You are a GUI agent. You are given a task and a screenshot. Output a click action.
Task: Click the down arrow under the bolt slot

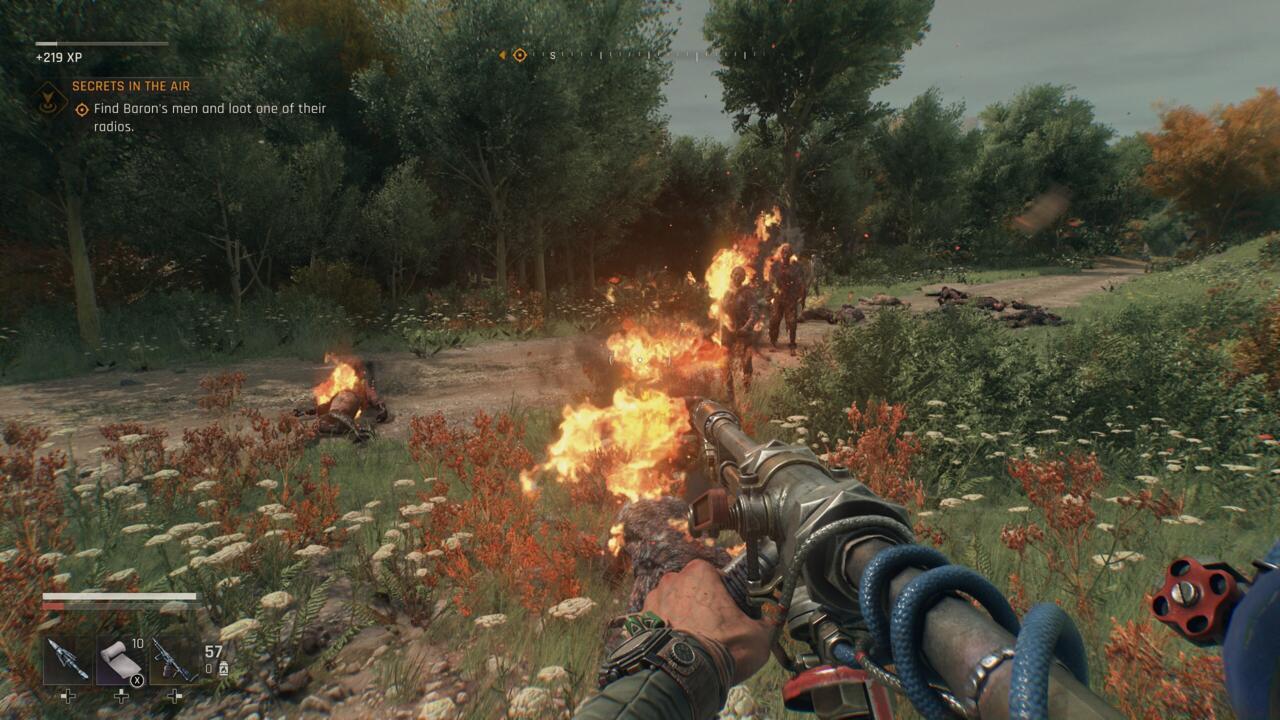[x=68, y=695]
